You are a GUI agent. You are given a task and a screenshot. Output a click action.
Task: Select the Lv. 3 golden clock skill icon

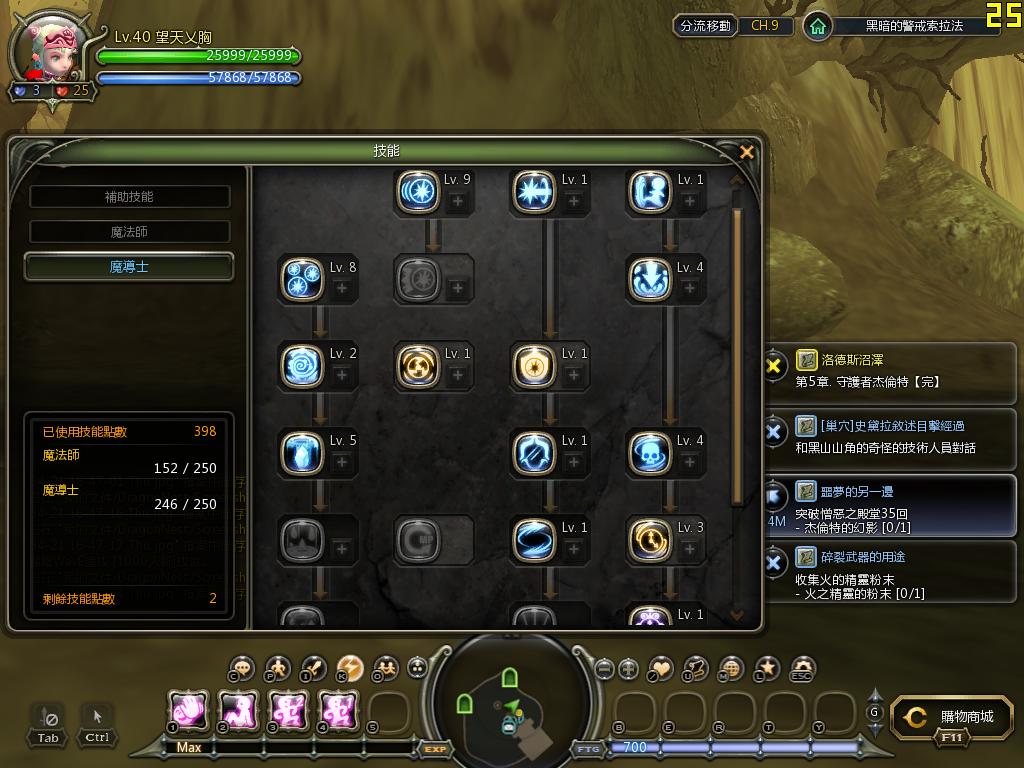tap(650, 540)
